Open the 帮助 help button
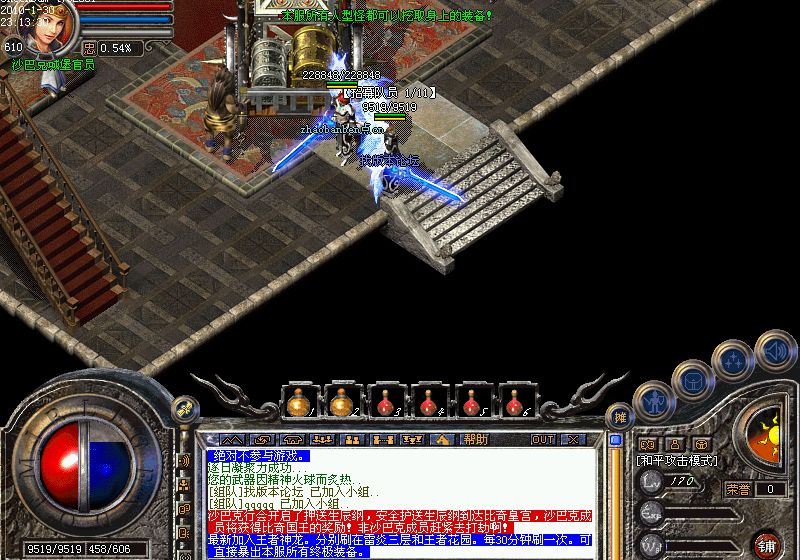 475,439
